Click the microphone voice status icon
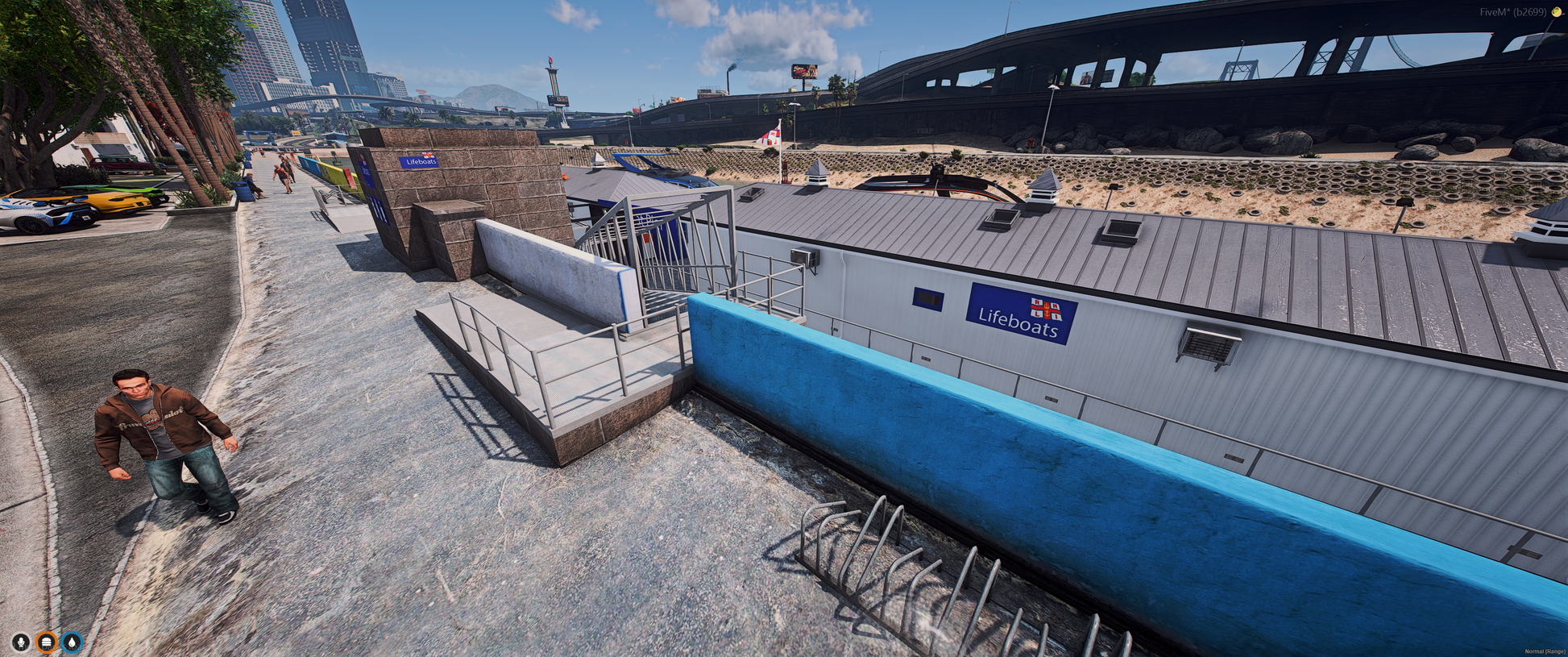This screenshot has height=657, width=1568. [21, 642]
